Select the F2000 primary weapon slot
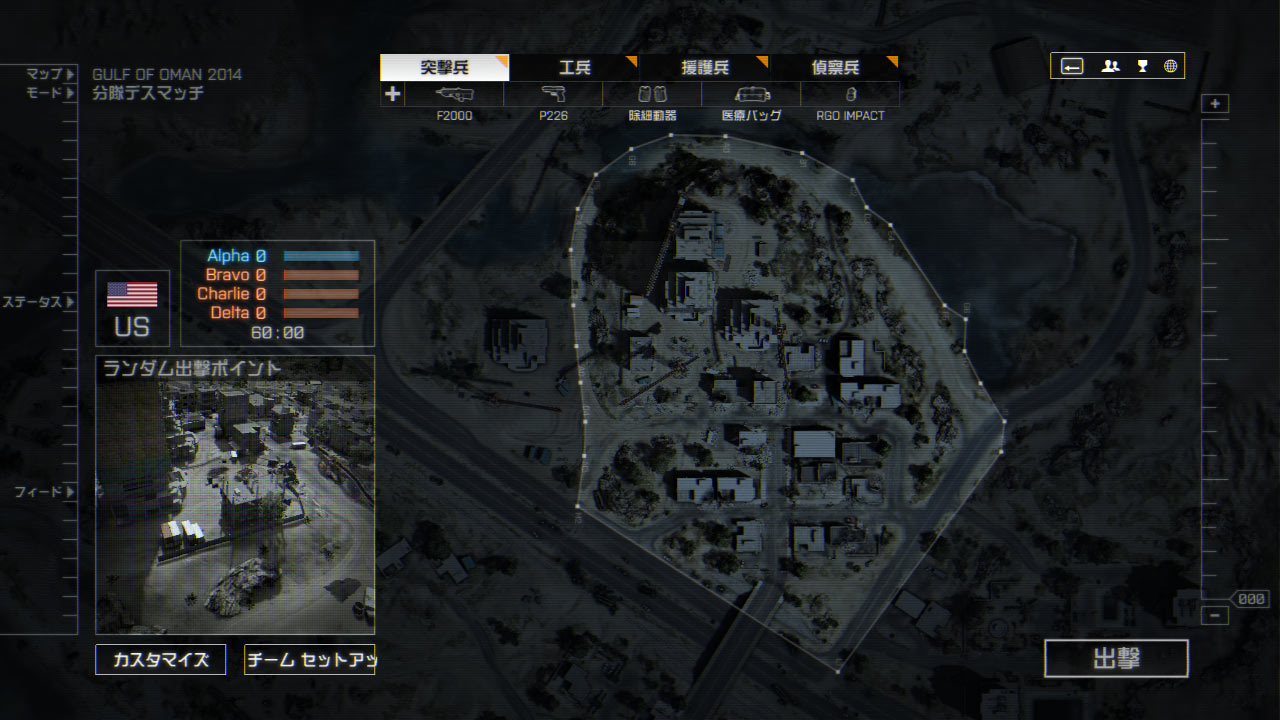Image resolution: width=1280 pixels, height=720 pixels. tap(455, 95)
